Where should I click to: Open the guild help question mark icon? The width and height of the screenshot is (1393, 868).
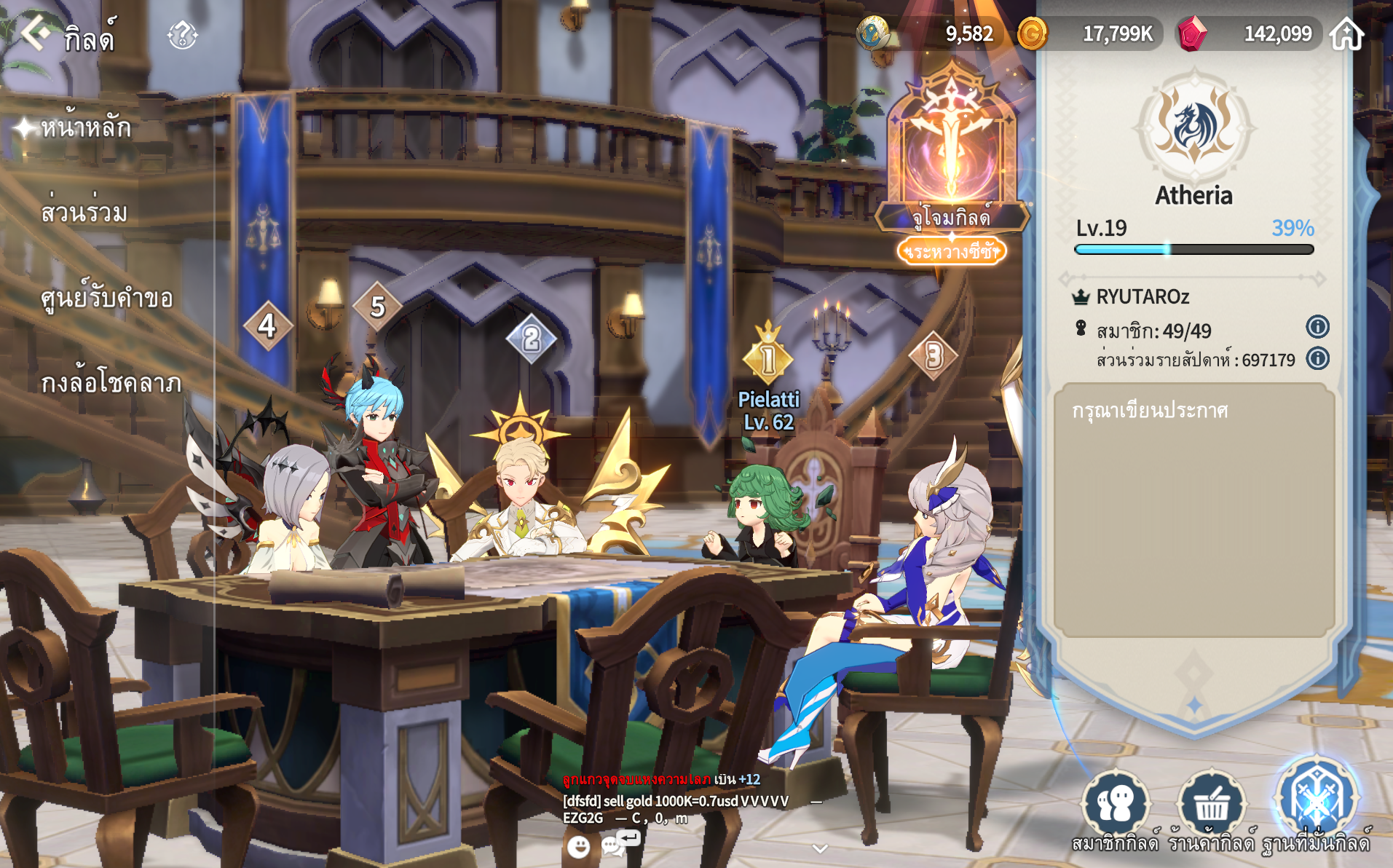coord(182,34)
